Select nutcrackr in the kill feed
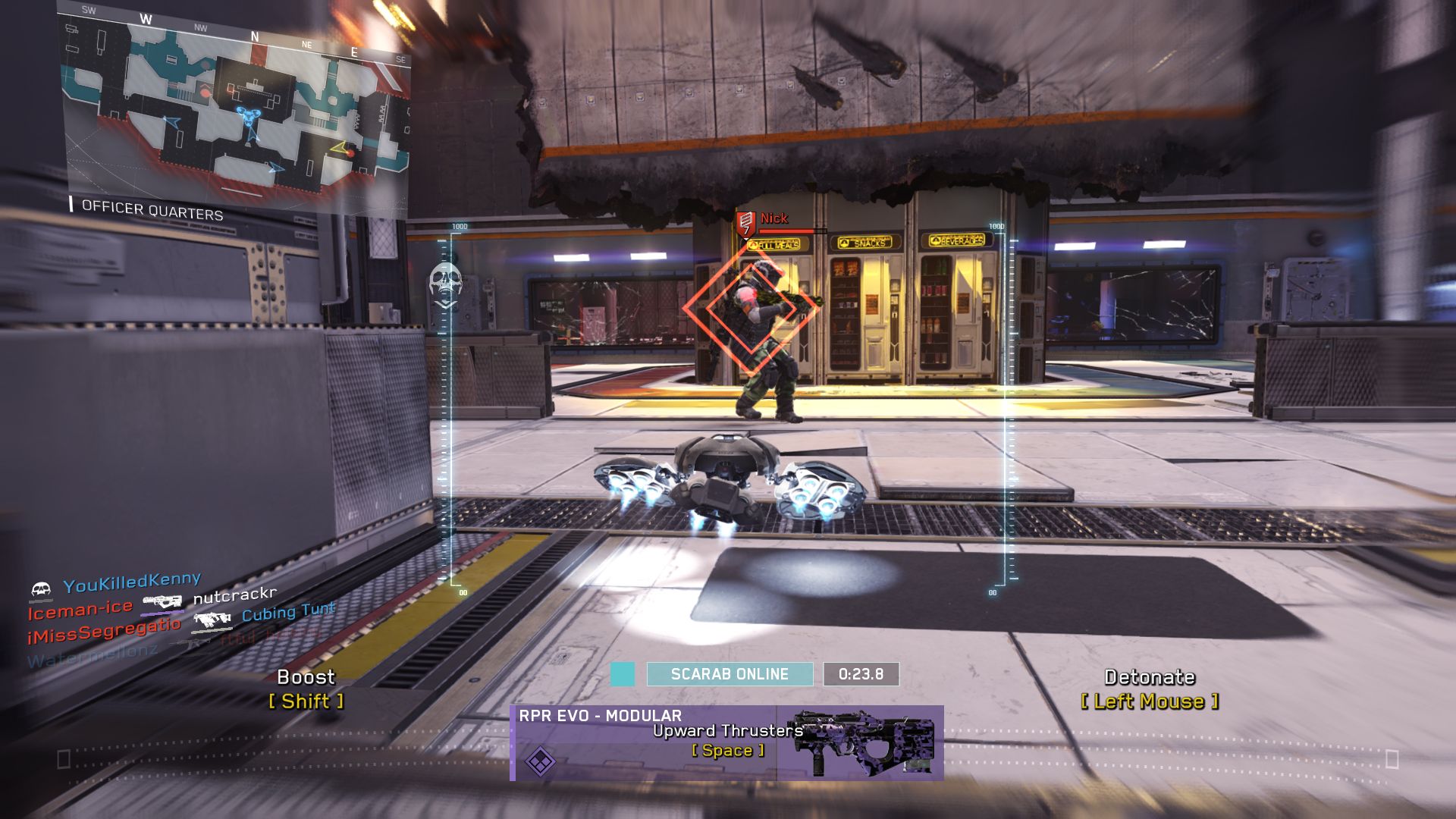This screenshot has width=1456, height=819. (x=235, y=595)
